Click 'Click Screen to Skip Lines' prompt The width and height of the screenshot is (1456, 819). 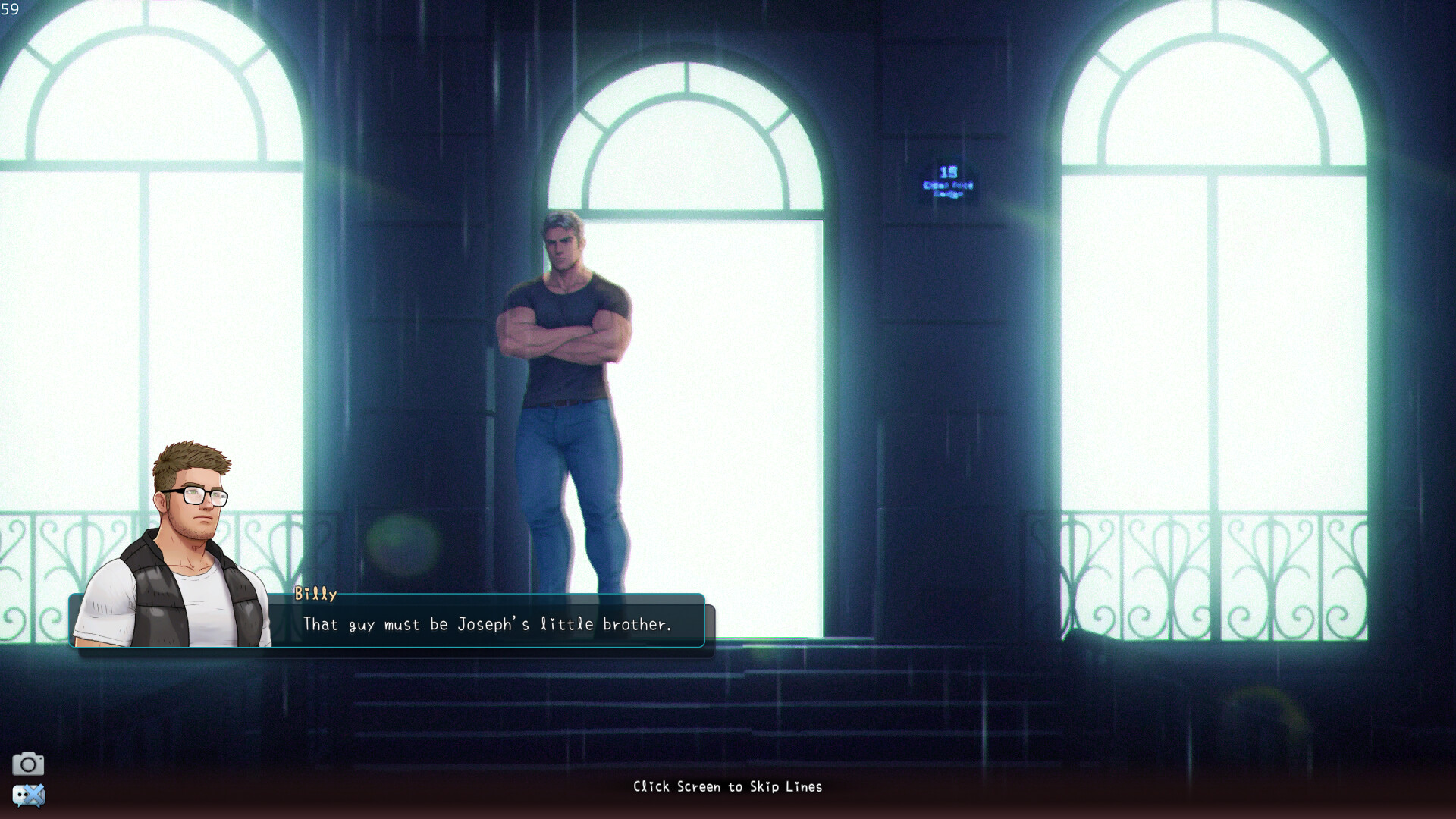pyautogui.click(x=726, y=786)
